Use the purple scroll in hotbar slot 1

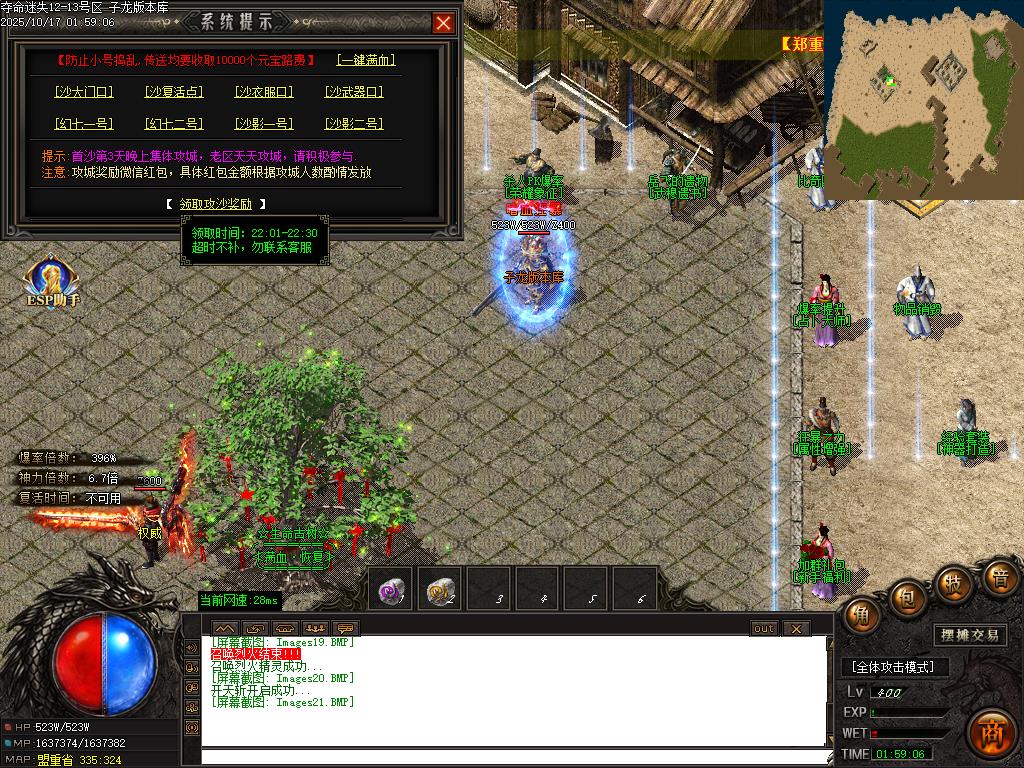[x=391, y=591]
